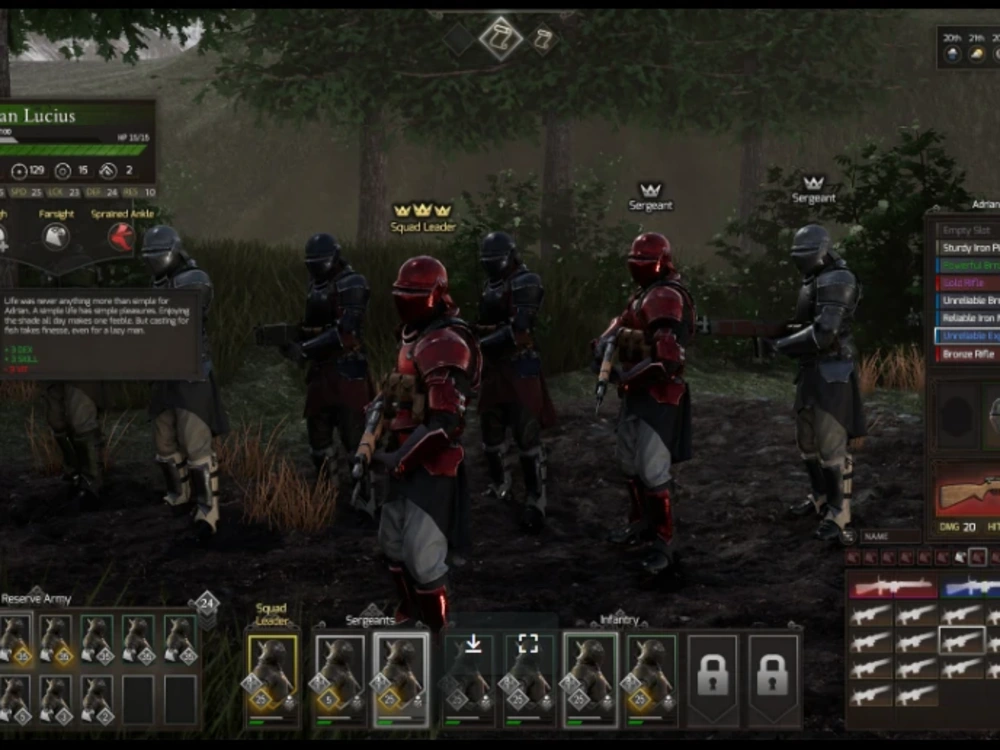Click the Farsight trait icon

(56, 236)
